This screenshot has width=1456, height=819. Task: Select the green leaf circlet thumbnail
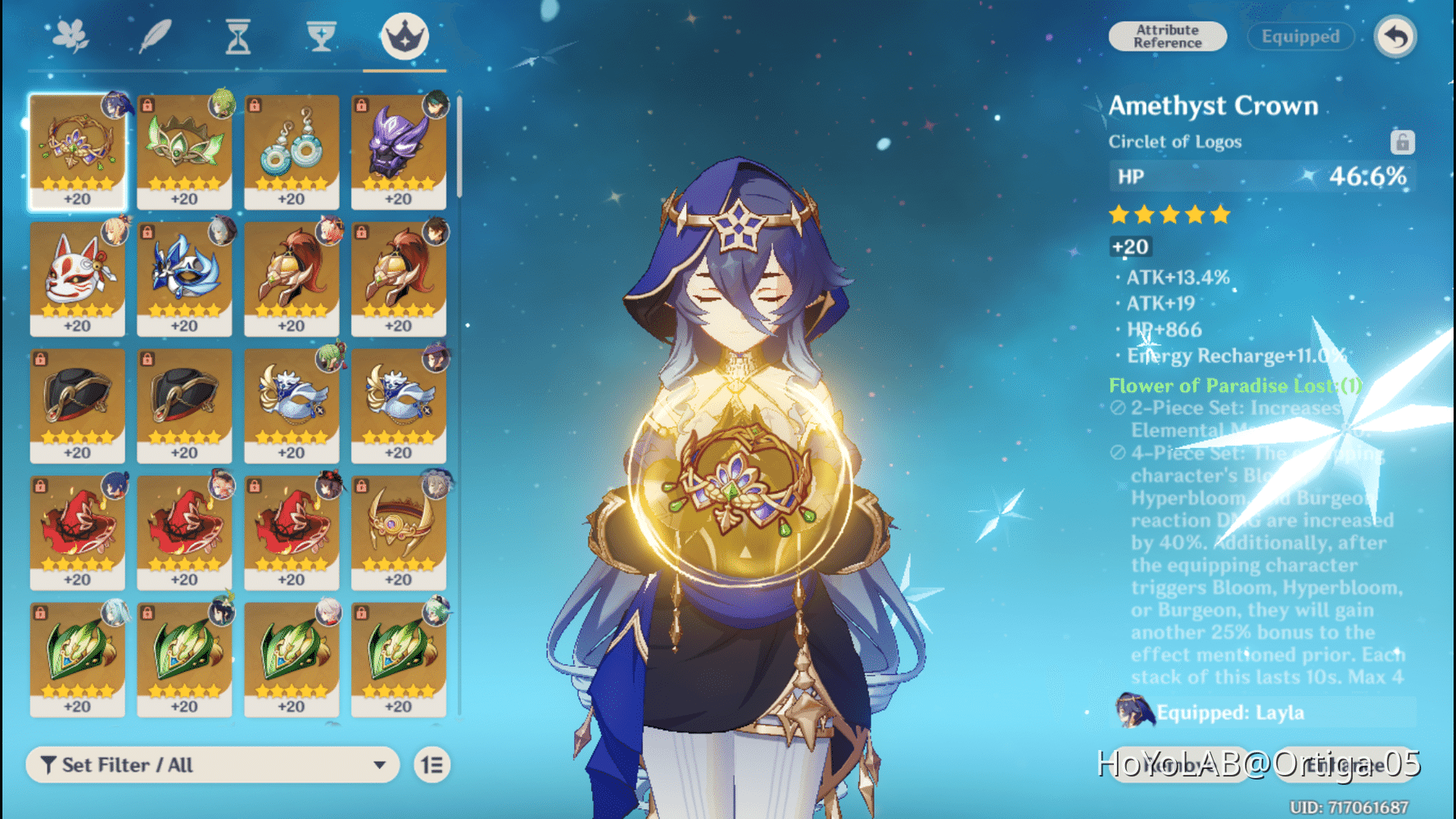[x=78, y=655]
